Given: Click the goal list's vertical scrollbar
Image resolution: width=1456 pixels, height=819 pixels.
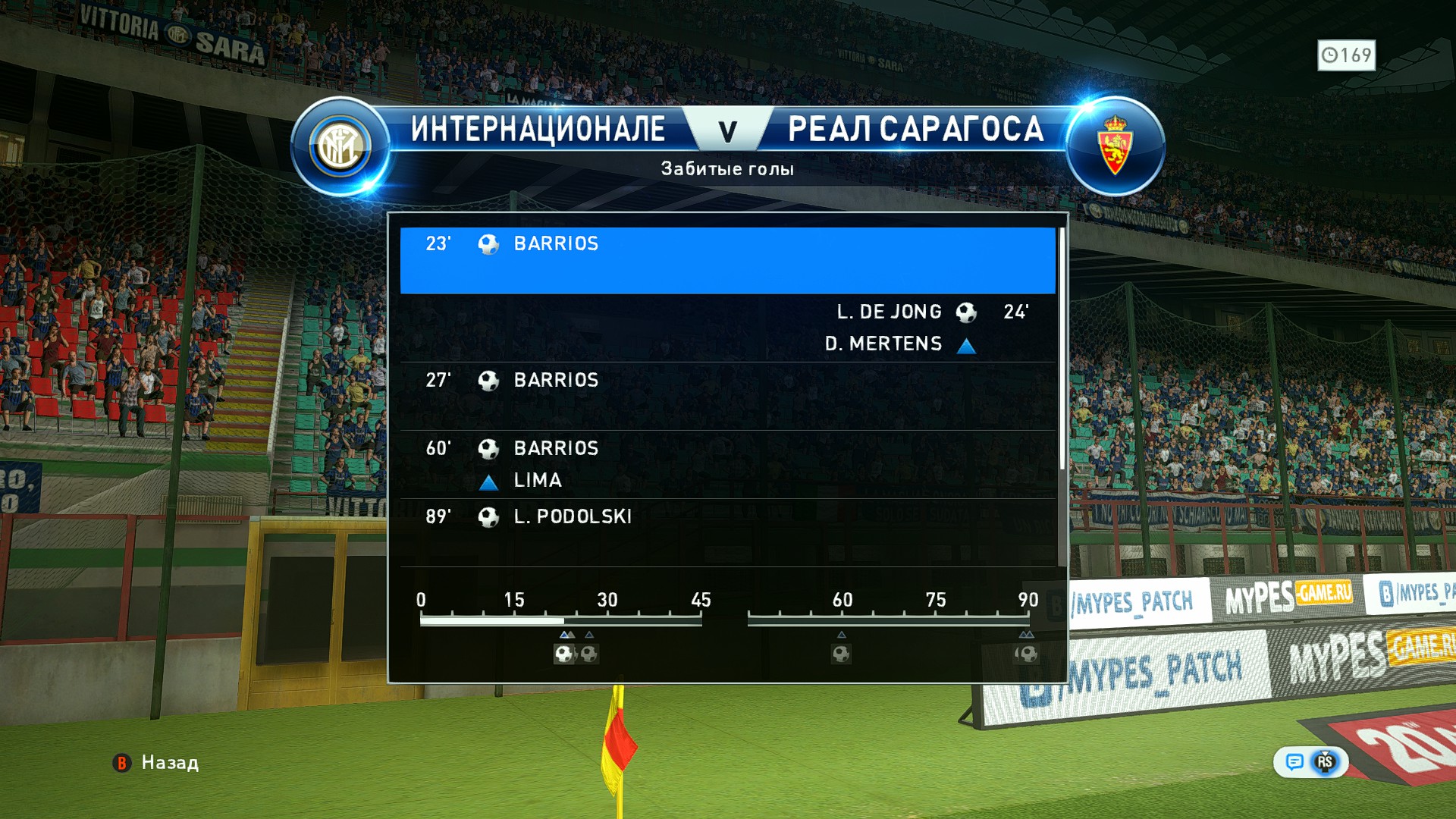Looking at the screenshot, I should (x=1062, y=349).
